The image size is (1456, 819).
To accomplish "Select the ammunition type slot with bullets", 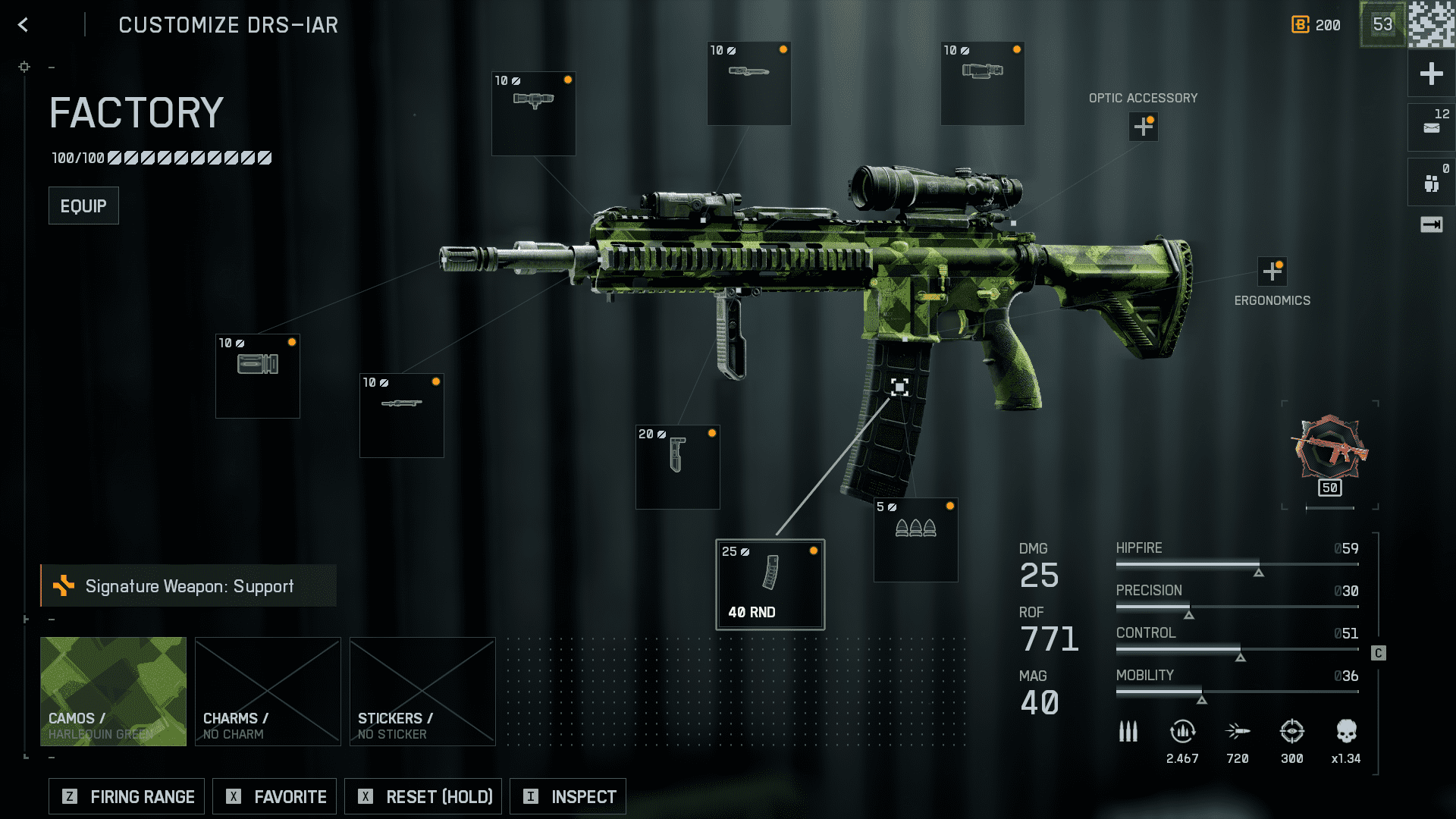I will click(915, 539).
